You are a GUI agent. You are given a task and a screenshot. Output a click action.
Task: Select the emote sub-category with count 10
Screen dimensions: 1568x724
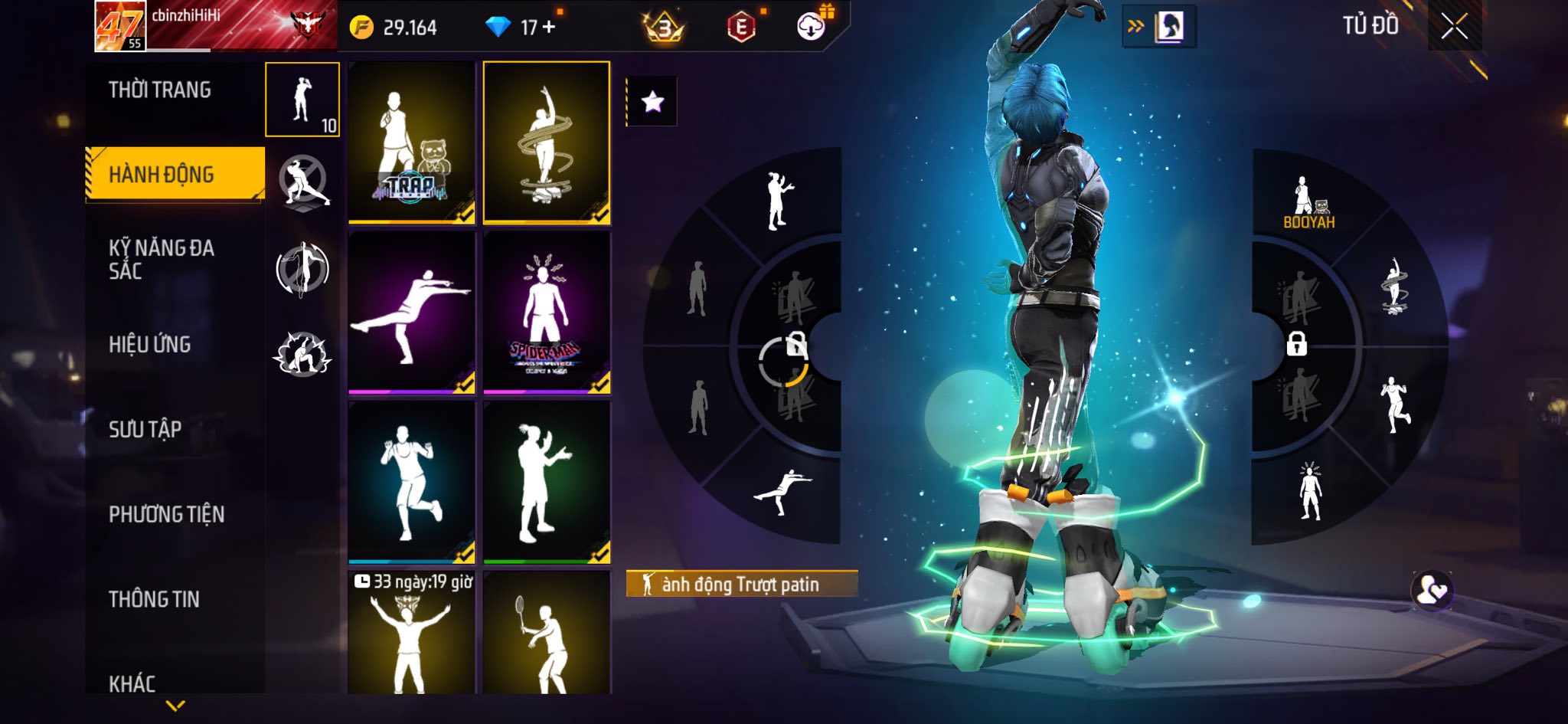point(302,100)
